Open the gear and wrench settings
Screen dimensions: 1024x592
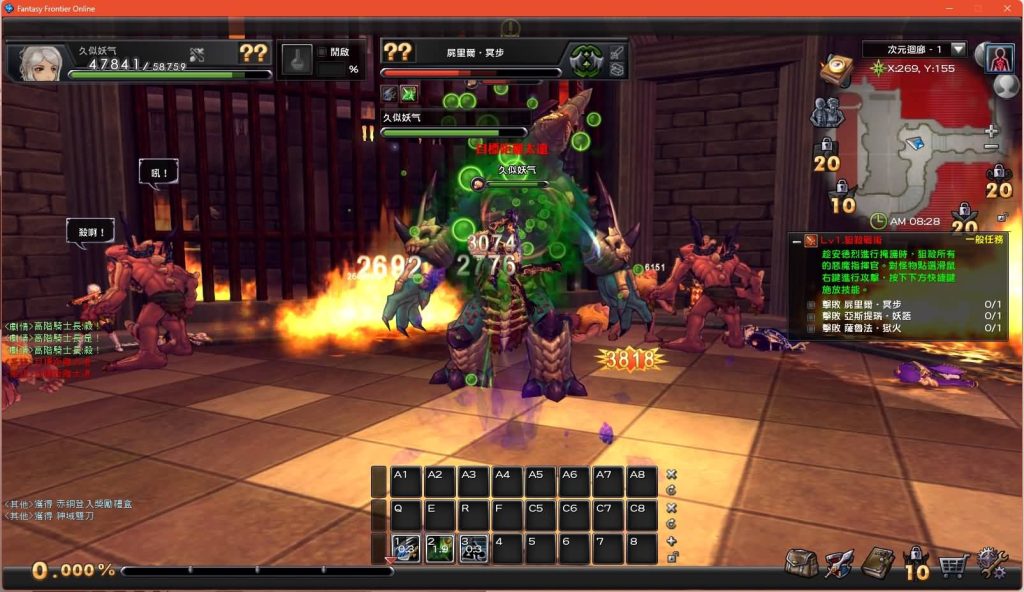[x=991, y=563]
